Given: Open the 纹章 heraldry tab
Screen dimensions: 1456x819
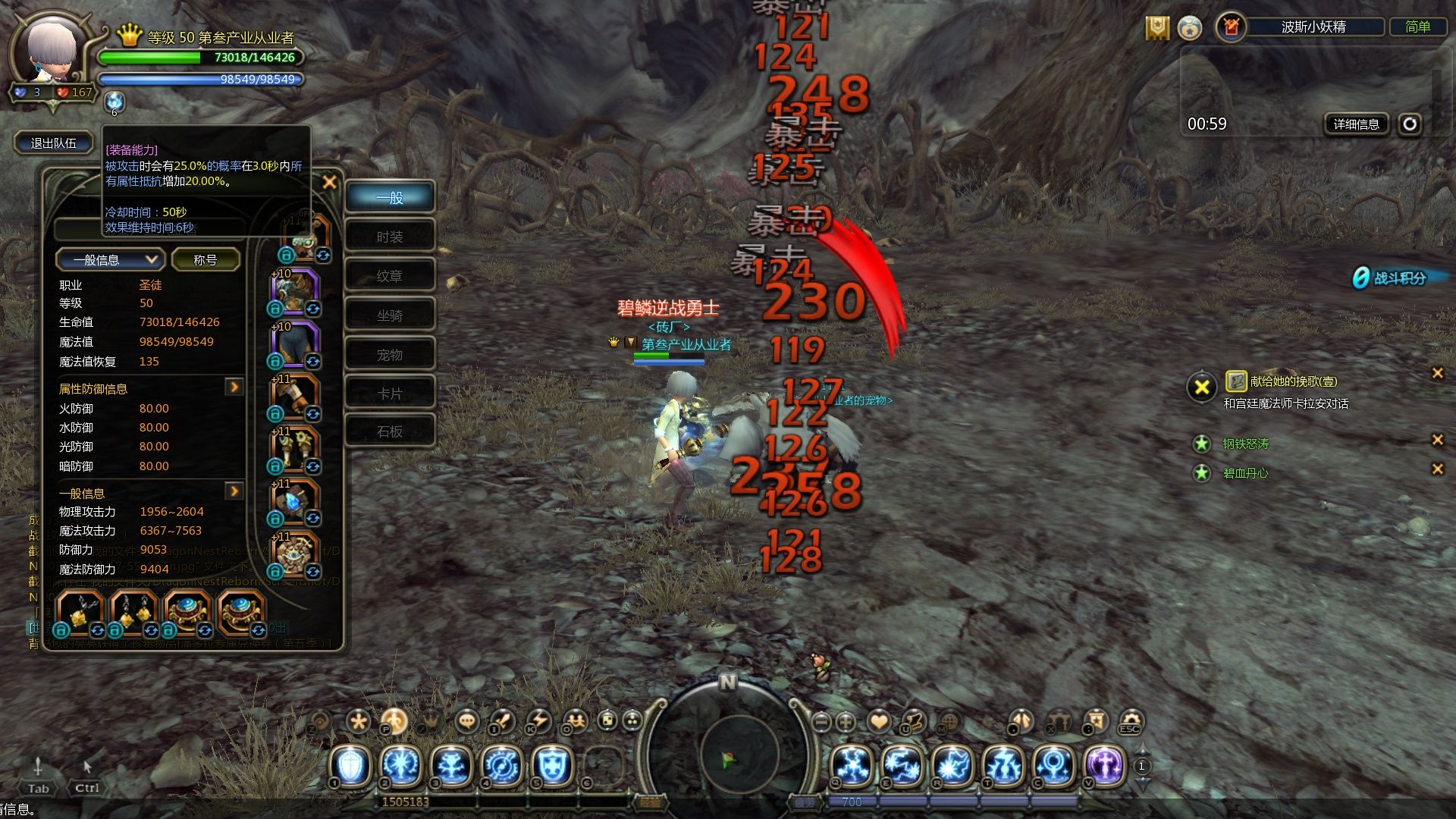Looking at the screenshot, I should coord(390,276).
